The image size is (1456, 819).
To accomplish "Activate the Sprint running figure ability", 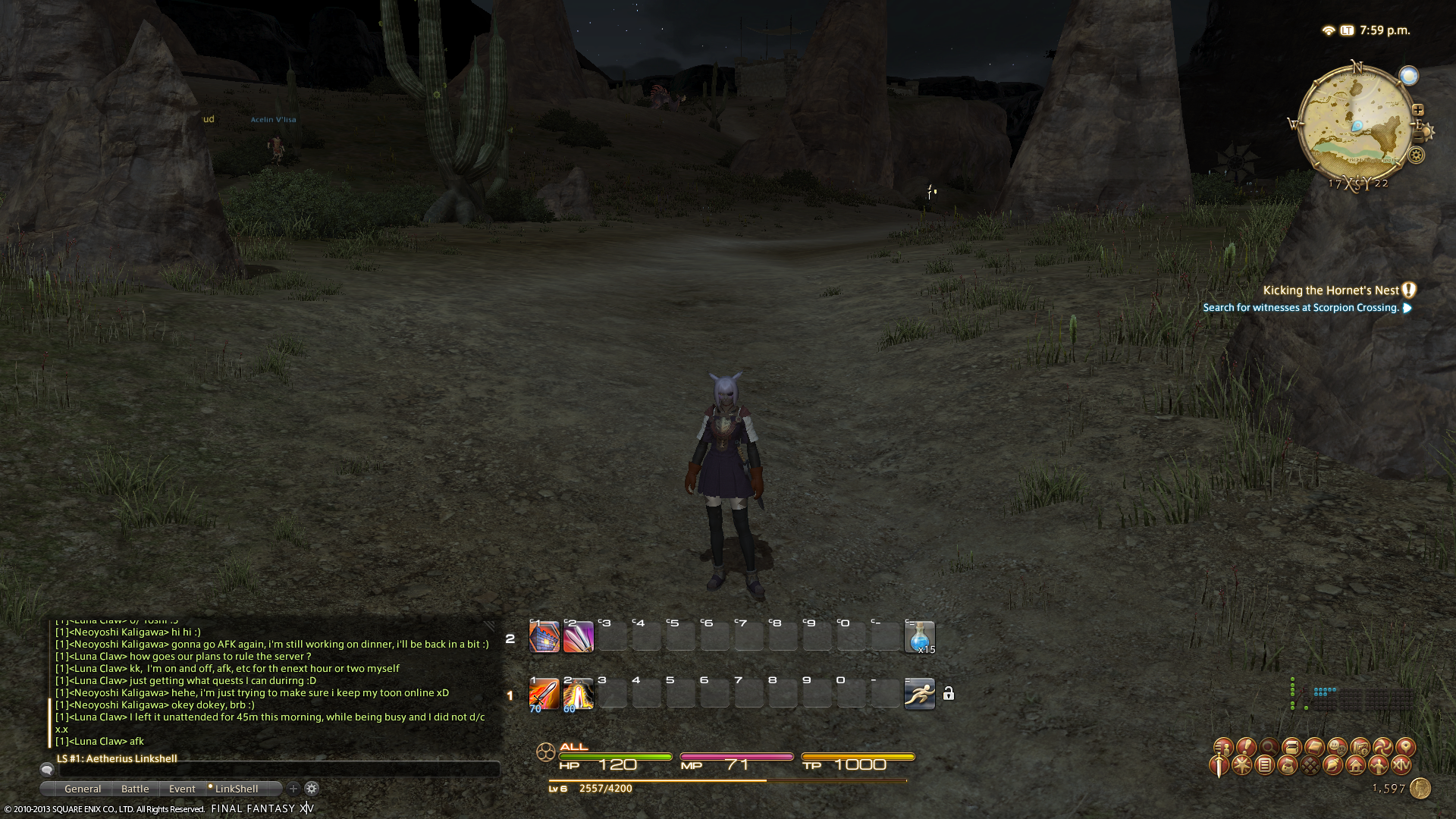I will point(919,694).
